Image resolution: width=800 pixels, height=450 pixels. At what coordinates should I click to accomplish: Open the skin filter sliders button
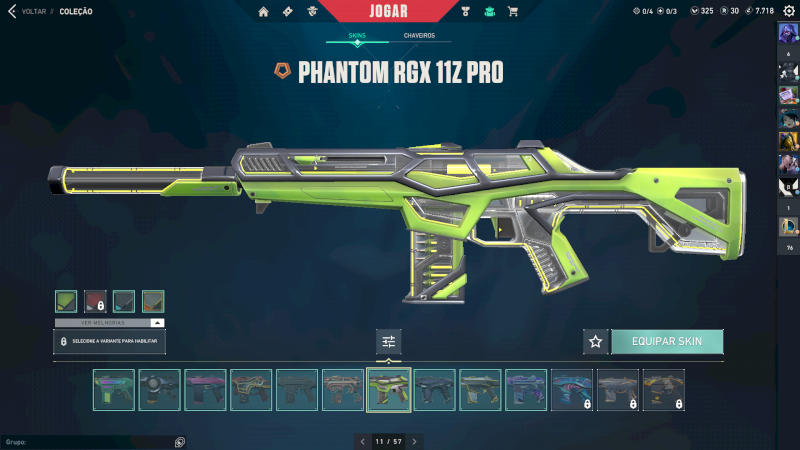click(x=389, y=341)
